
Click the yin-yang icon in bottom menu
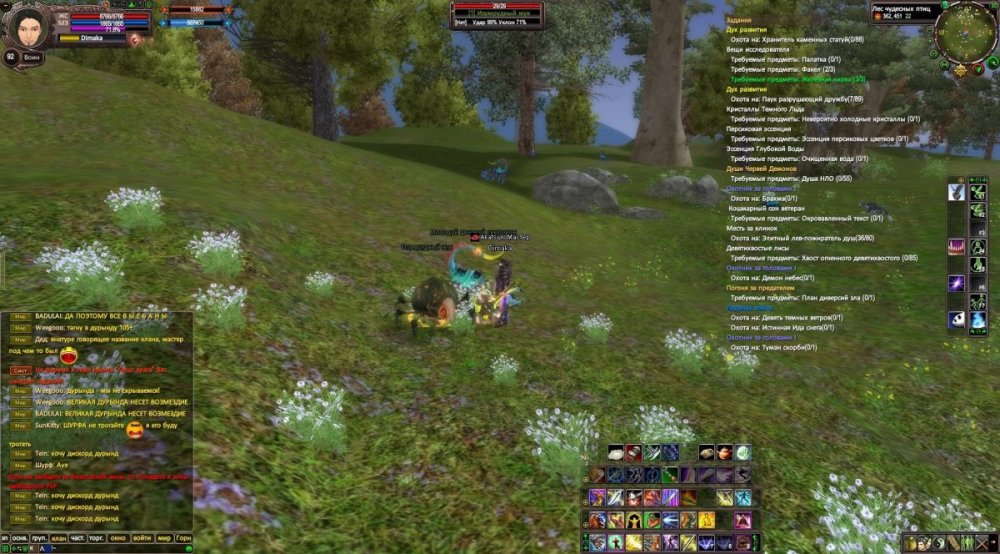coord(940,543)
